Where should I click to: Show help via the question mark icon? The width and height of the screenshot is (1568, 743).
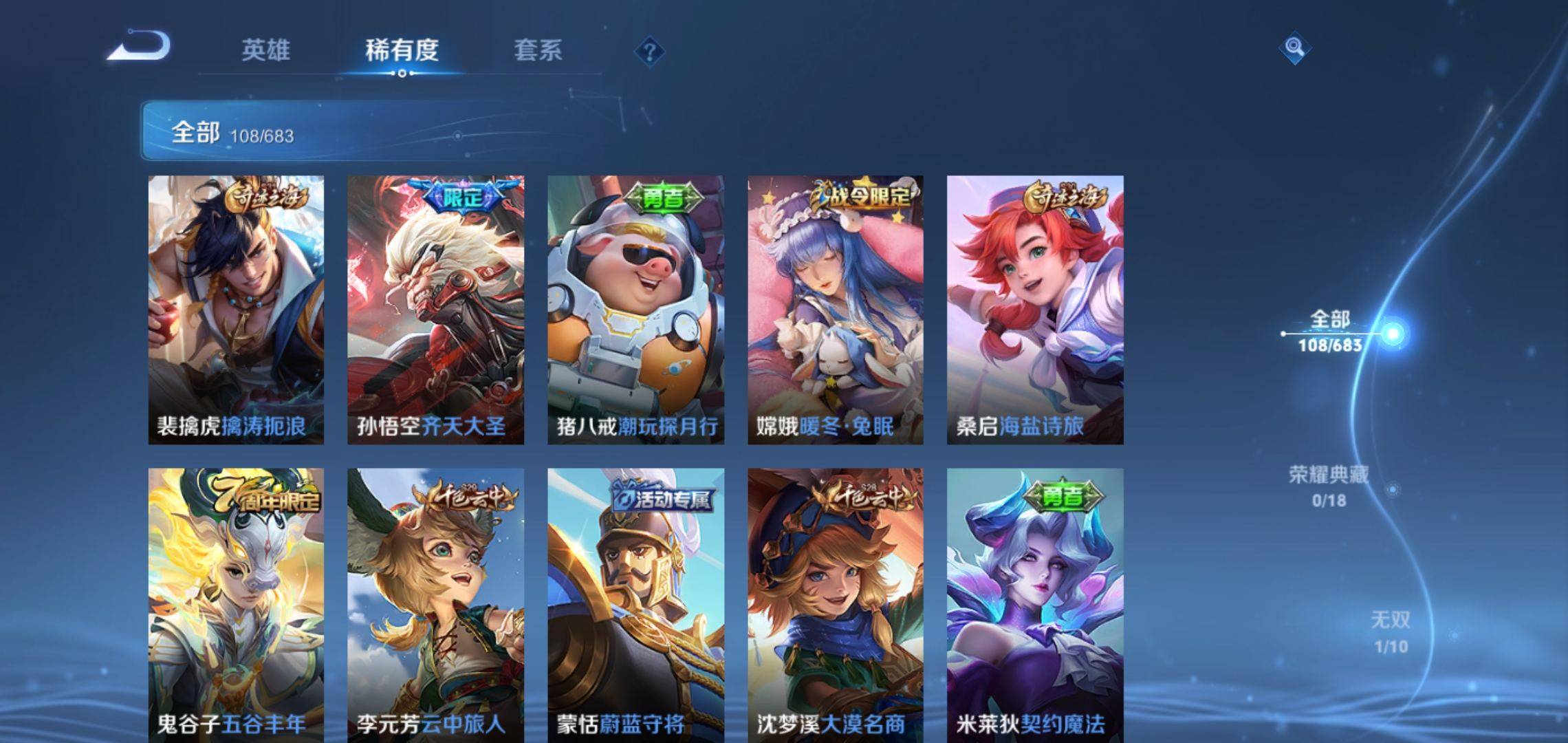coord(649,52)
